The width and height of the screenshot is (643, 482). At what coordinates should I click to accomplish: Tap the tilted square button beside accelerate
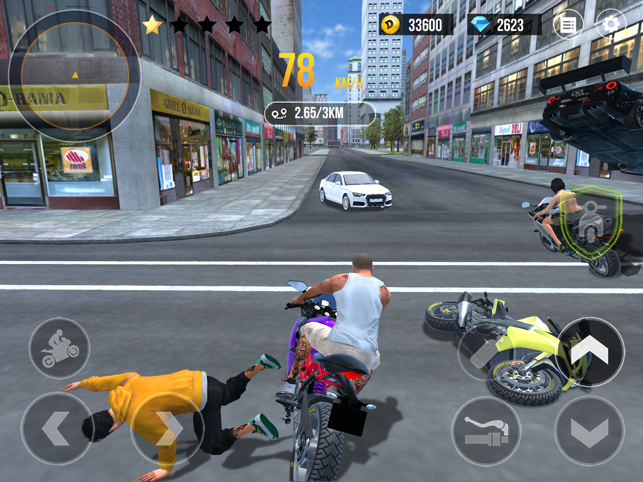(x=485, y=352)
